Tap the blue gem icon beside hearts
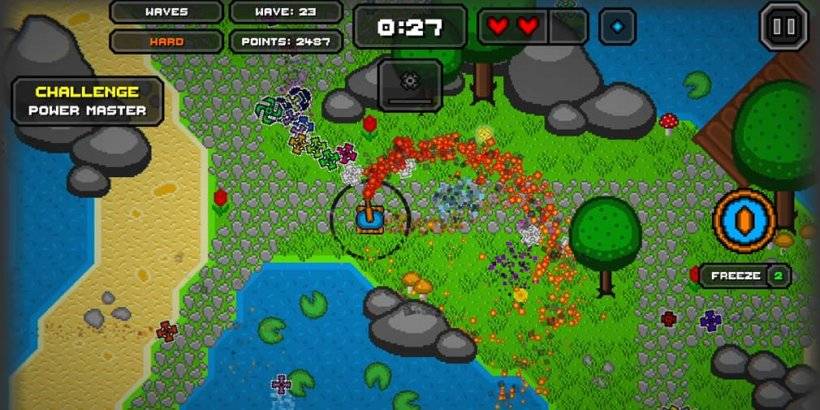This screenshot has width=820, height=410. (x=617, y=26)
